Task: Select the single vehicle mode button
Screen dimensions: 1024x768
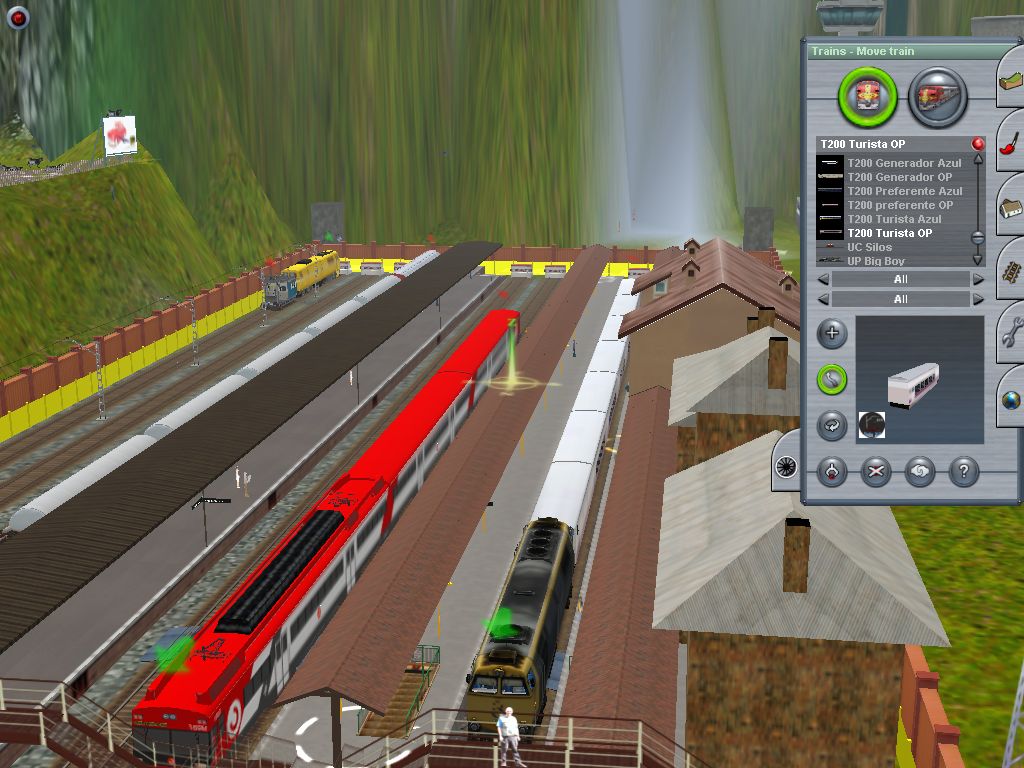Action: (x=868, y=97)
